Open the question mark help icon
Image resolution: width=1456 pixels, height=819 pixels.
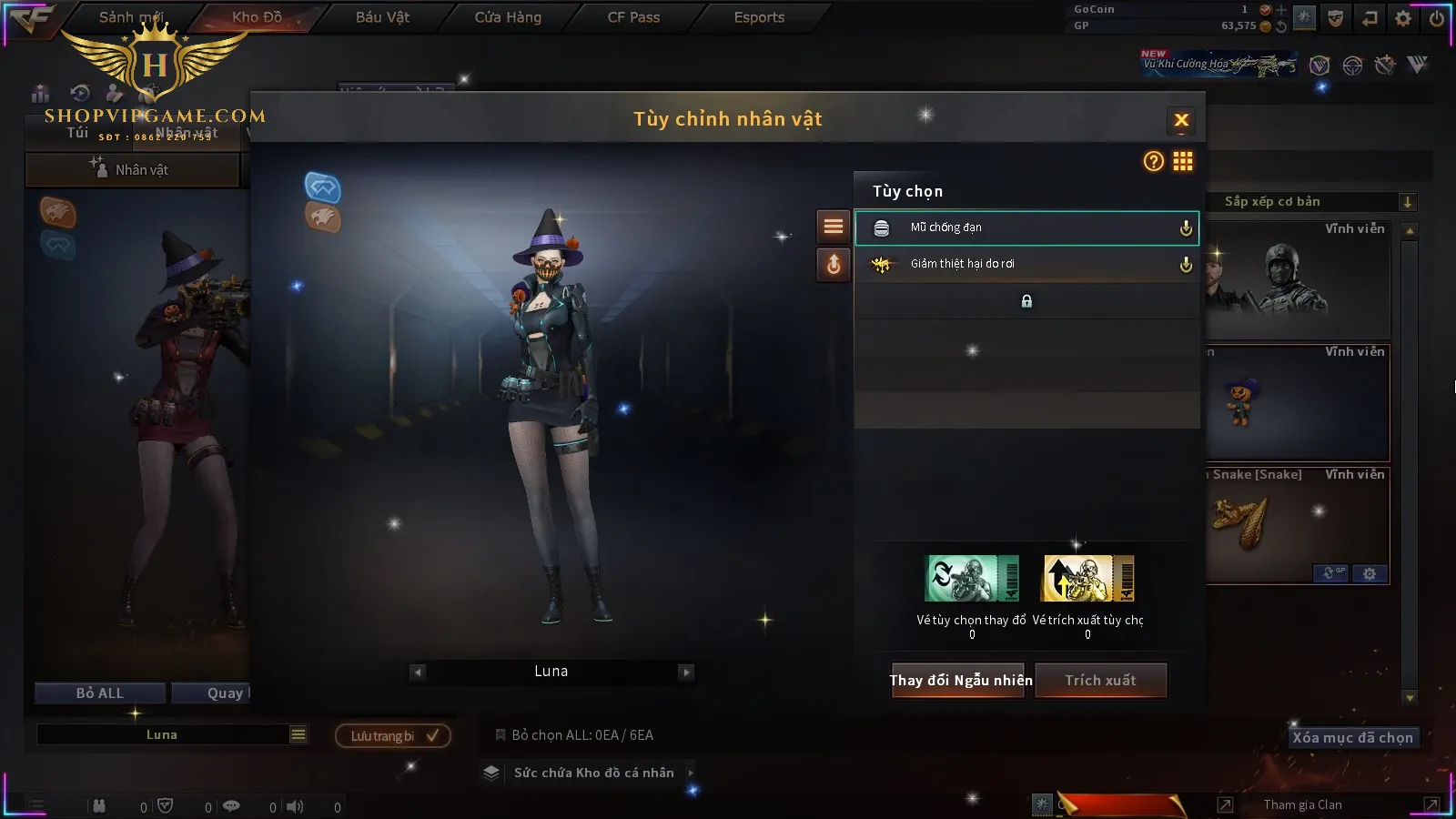[1153, 161]
